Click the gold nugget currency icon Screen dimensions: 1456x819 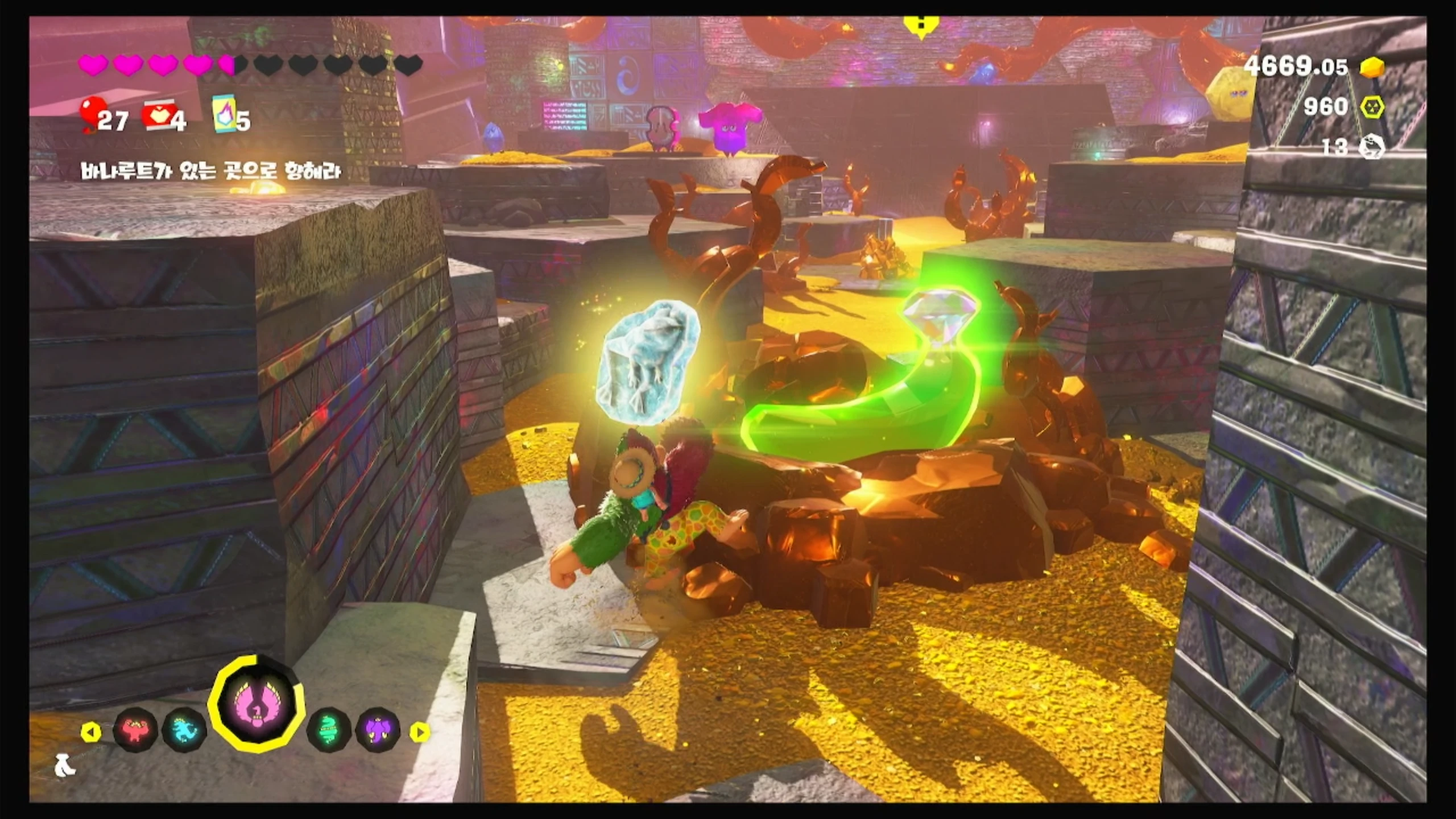click(1372, 68)
